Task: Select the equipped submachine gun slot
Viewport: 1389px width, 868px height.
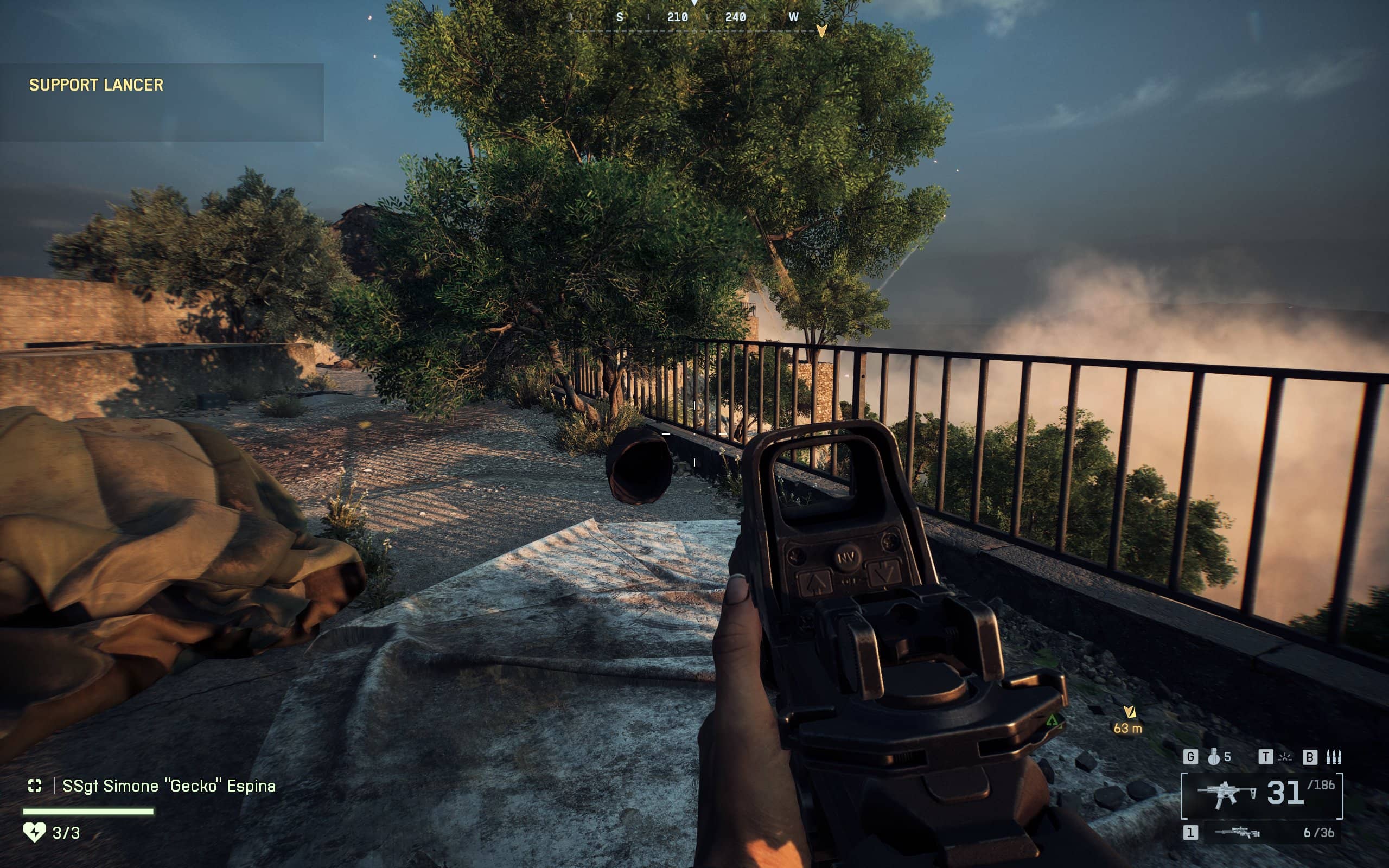Action: point(1261,795)
